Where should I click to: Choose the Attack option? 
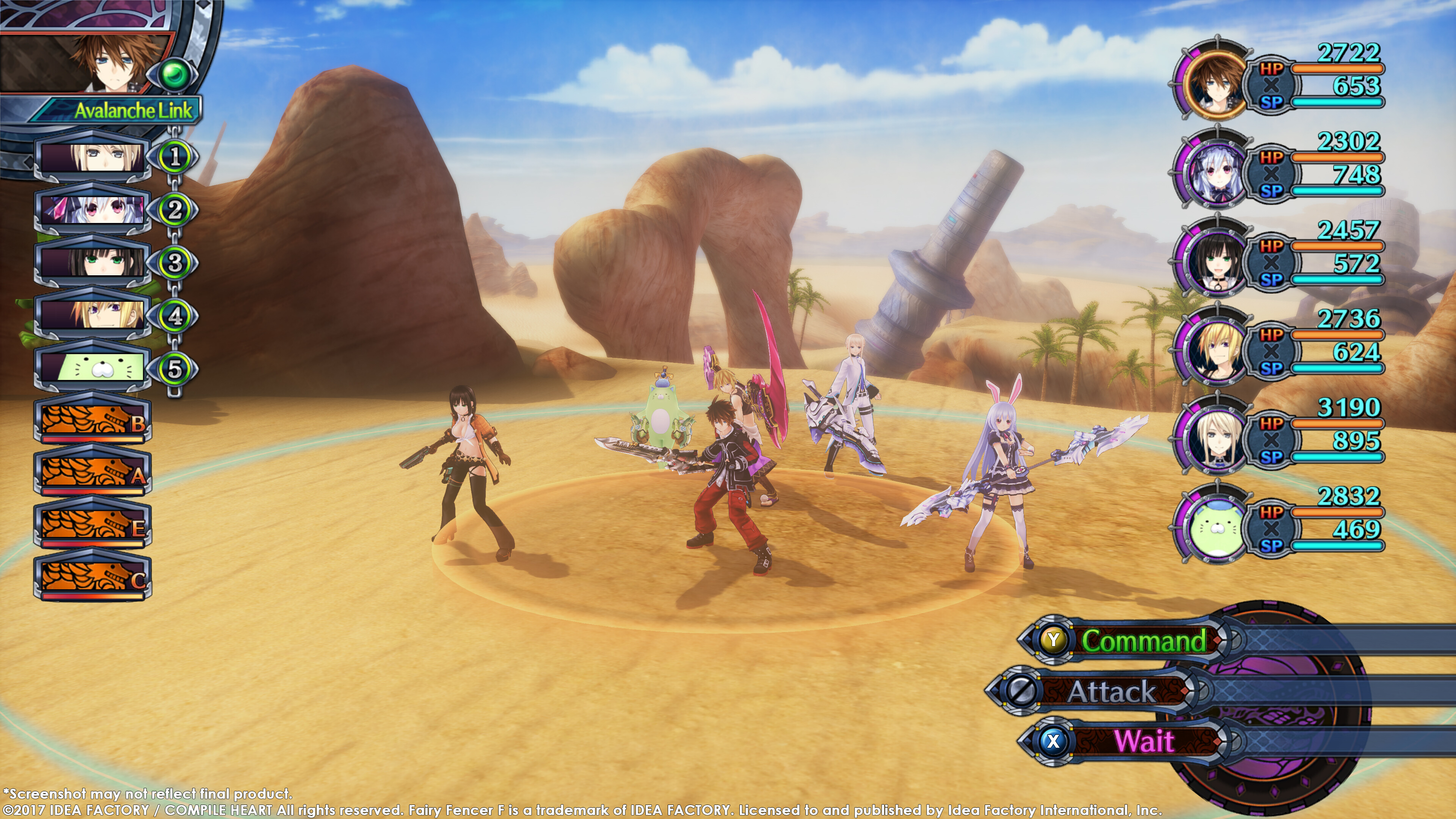[1111, 691]
